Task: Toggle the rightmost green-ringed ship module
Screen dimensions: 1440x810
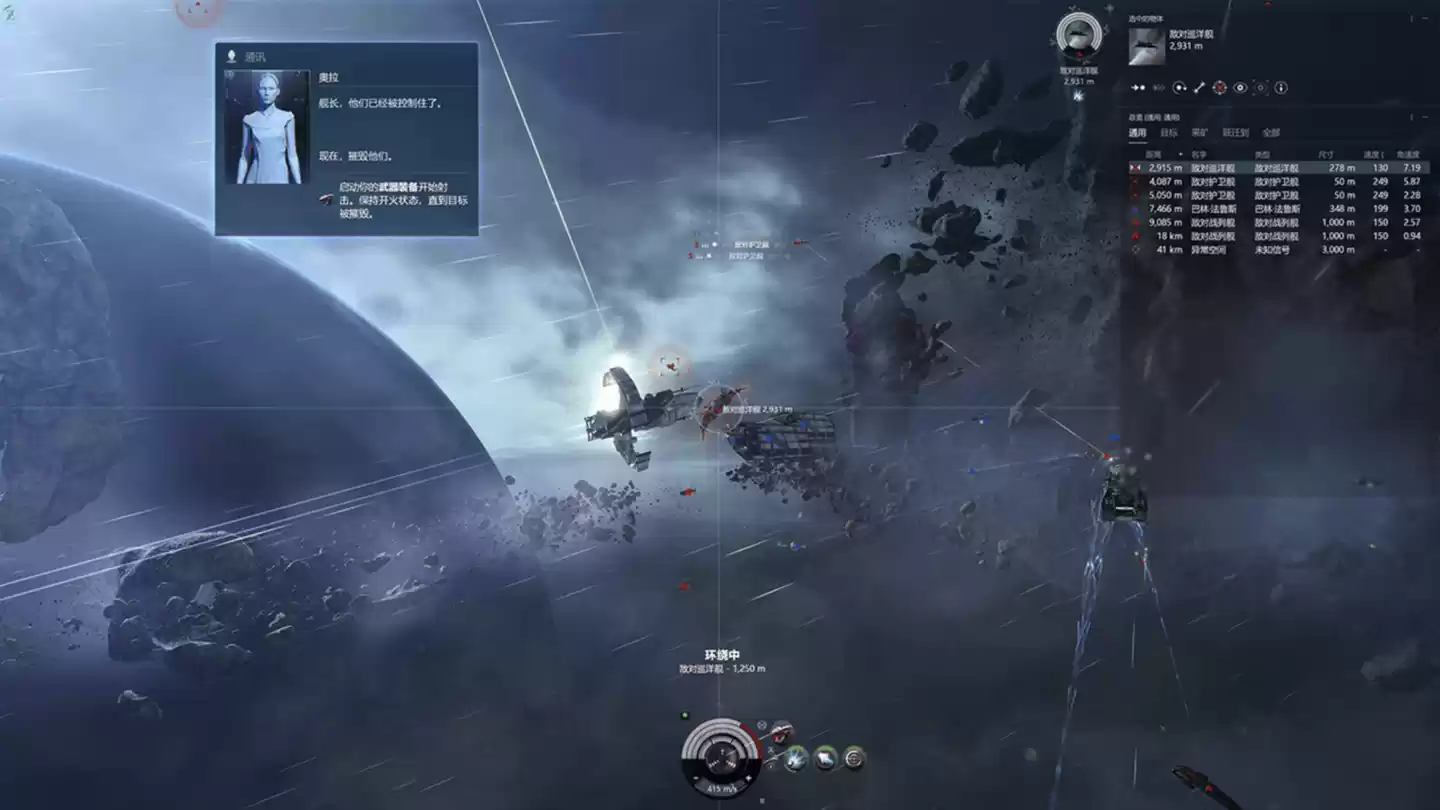Action: click(x=854, y=758)
